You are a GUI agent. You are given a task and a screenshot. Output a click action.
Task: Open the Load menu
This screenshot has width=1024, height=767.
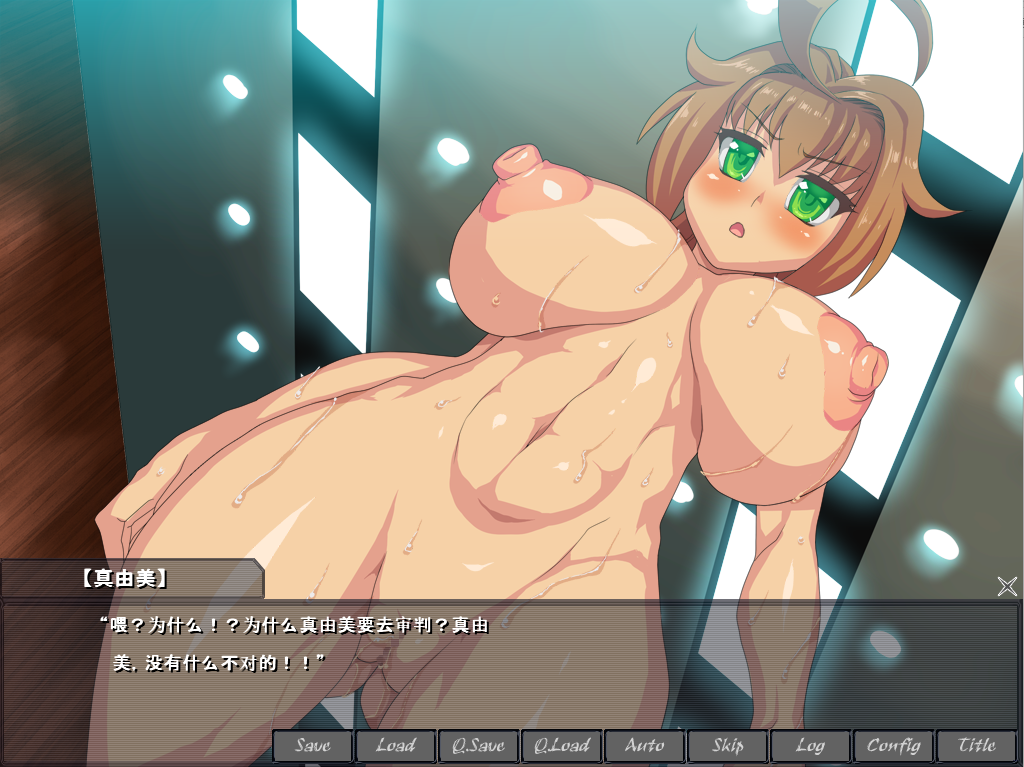(x=396, y=746)
